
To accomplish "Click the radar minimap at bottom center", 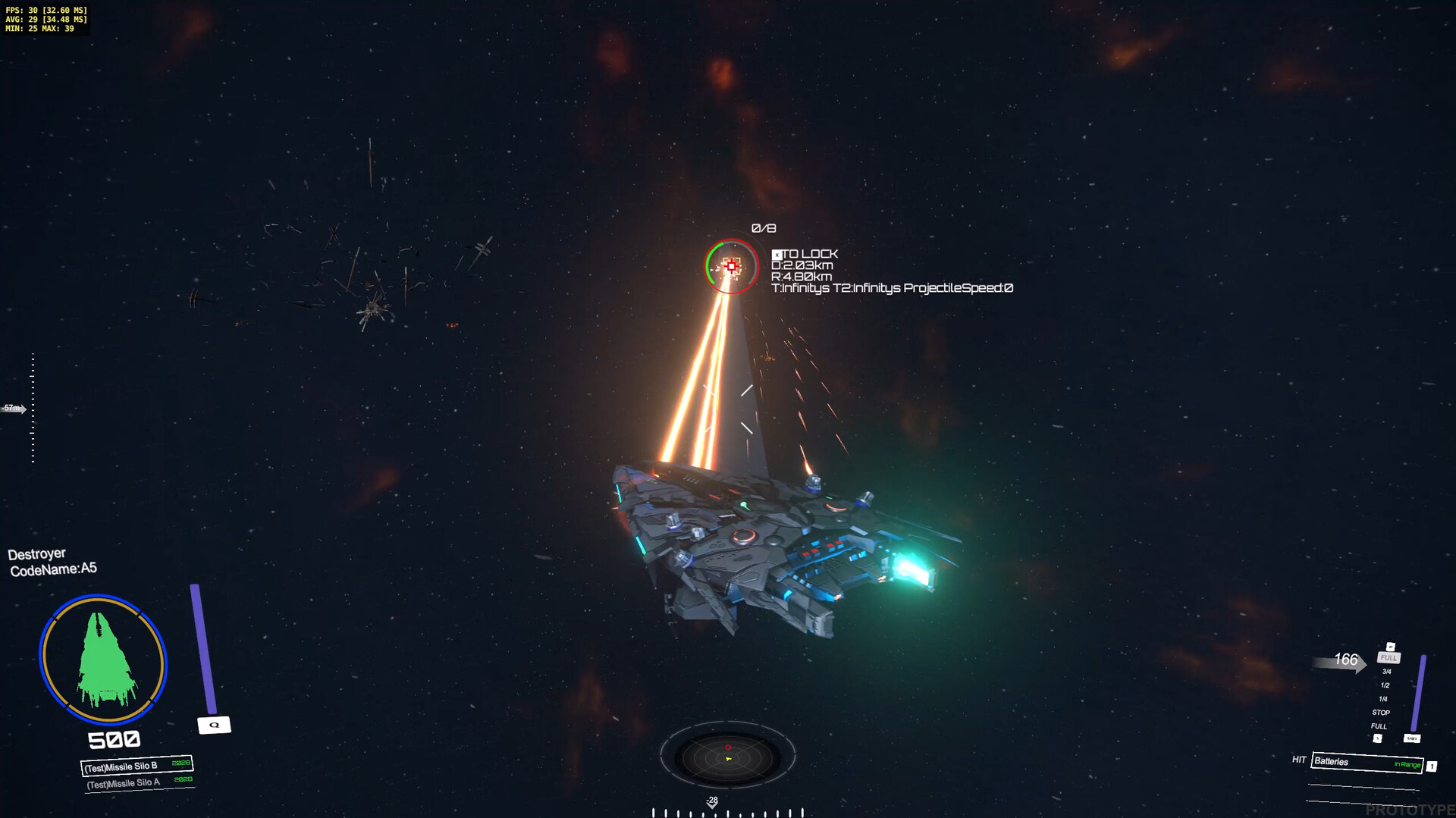I will point(728,754).
